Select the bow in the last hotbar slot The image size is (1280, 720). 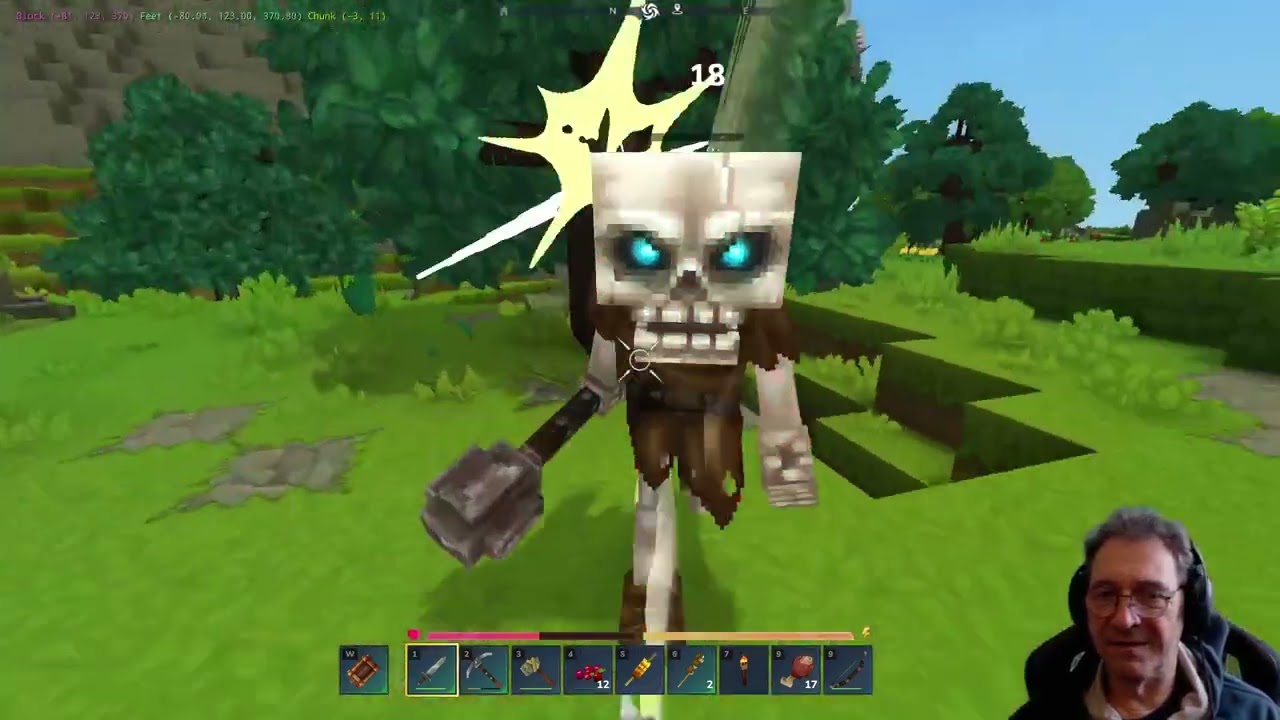[x=848, y=668]
